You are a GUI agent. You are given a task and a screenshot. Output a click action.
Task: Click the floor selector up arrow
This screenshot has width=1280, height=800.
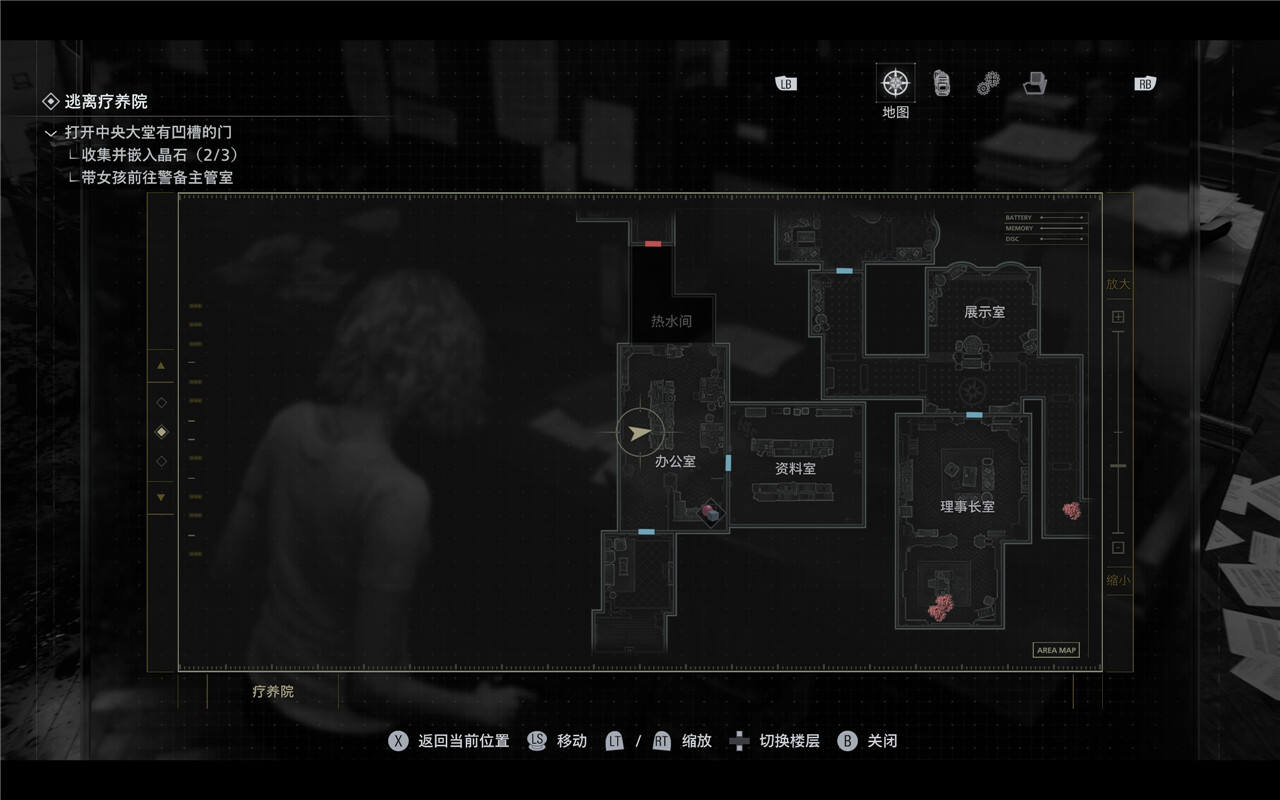tap(161, 366)
